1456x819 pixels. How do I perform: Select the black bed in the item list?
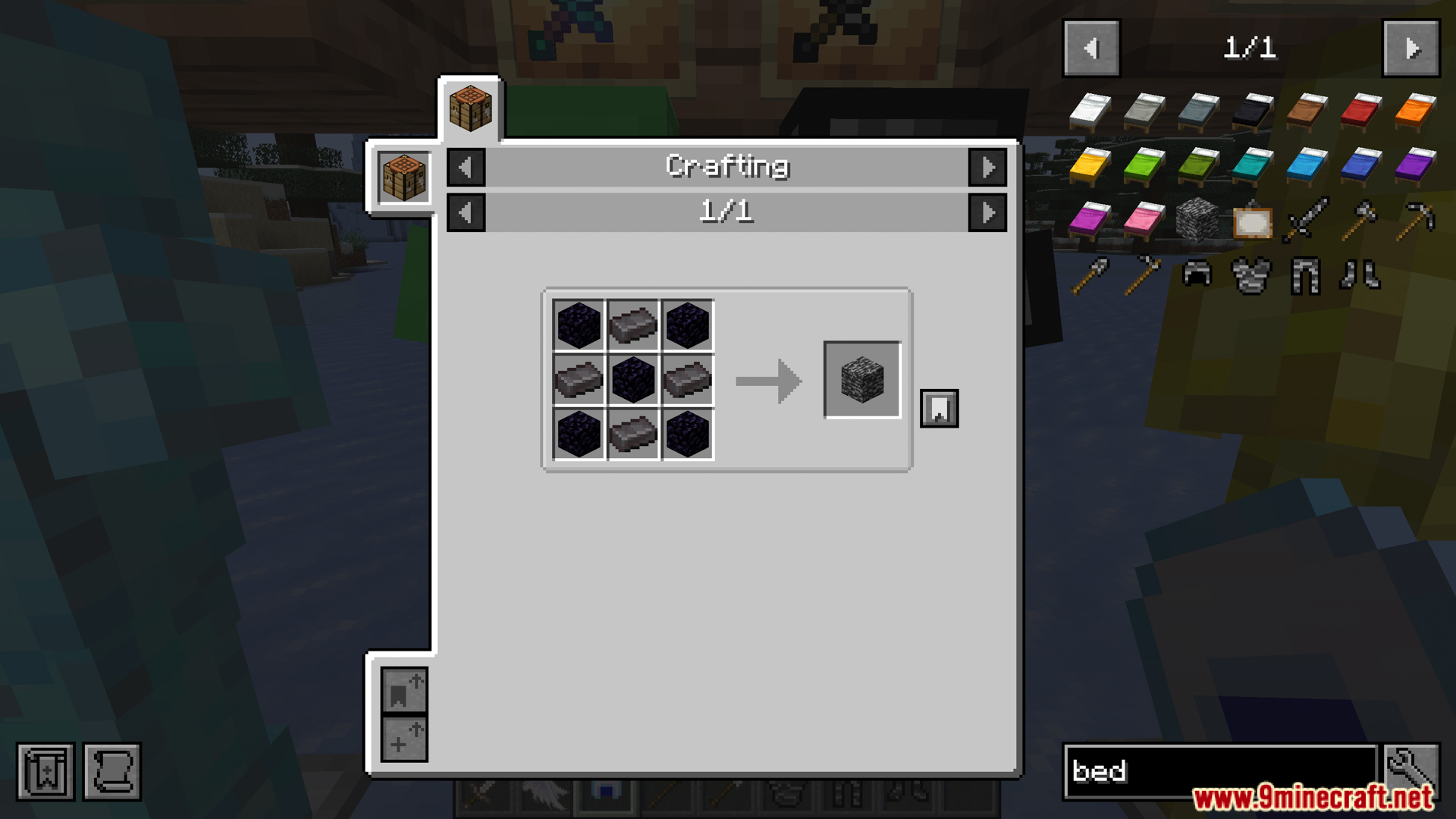pyautogui.click(x=1252, y=111)
